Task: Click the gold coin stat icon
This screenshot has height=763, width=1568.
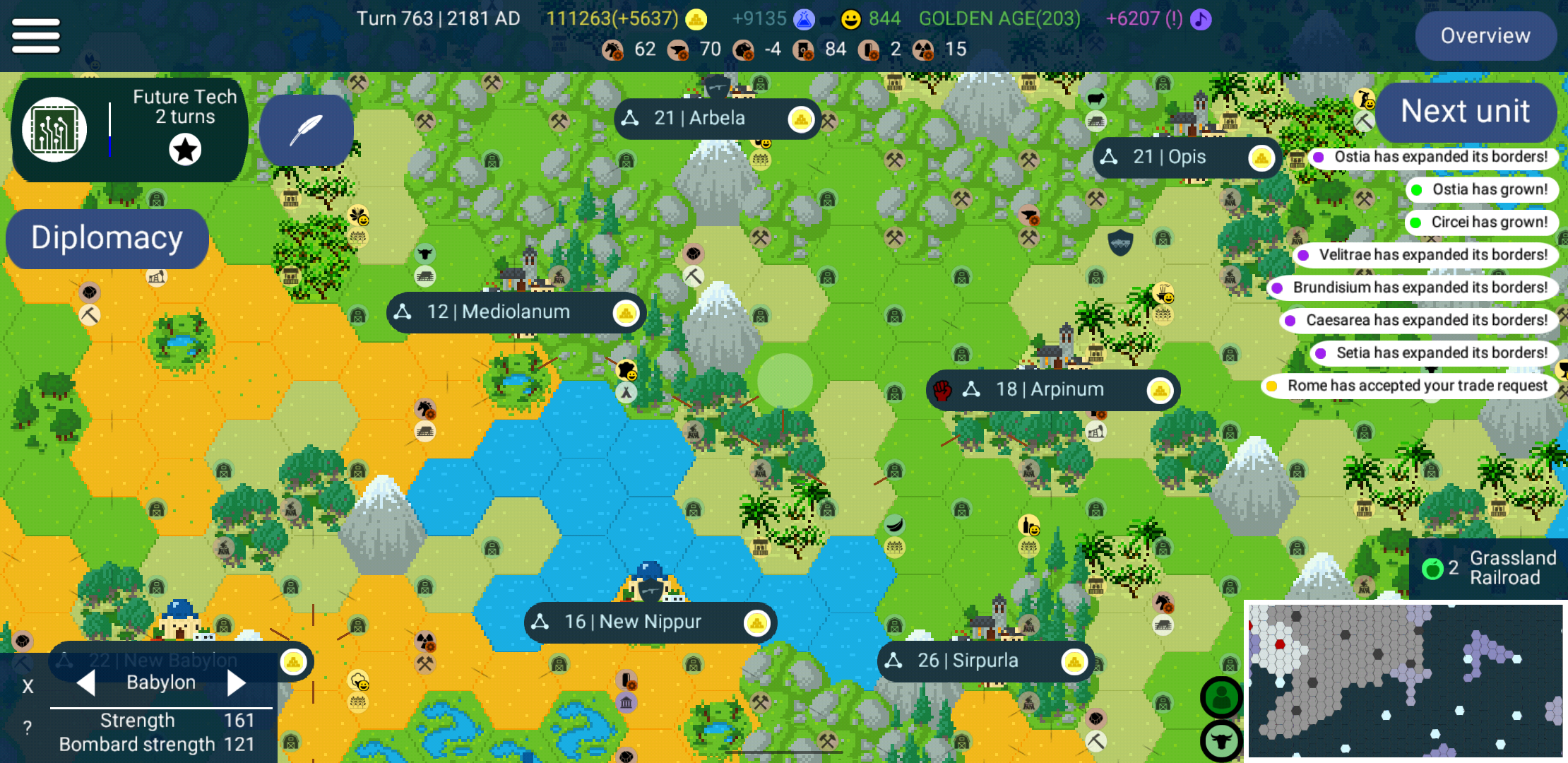Action: tap(696, 19)
